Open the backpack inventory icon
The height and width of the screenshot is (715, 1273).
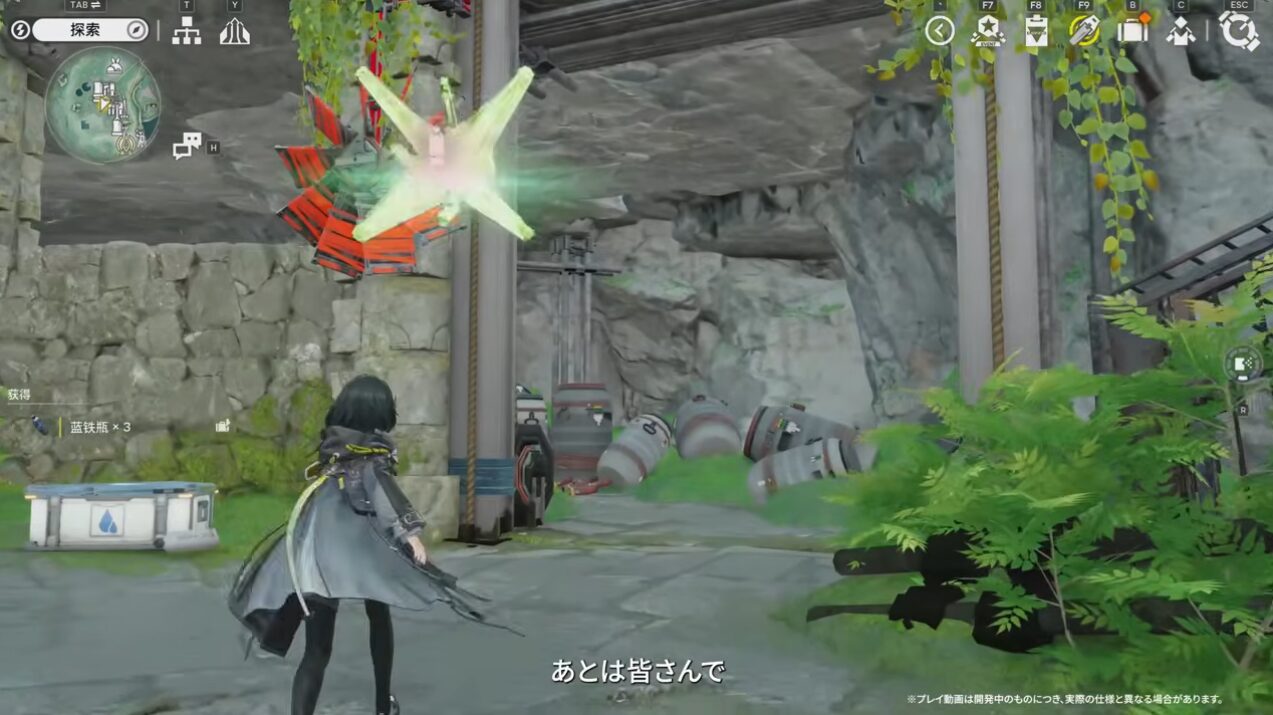[x=1133, y=30]
